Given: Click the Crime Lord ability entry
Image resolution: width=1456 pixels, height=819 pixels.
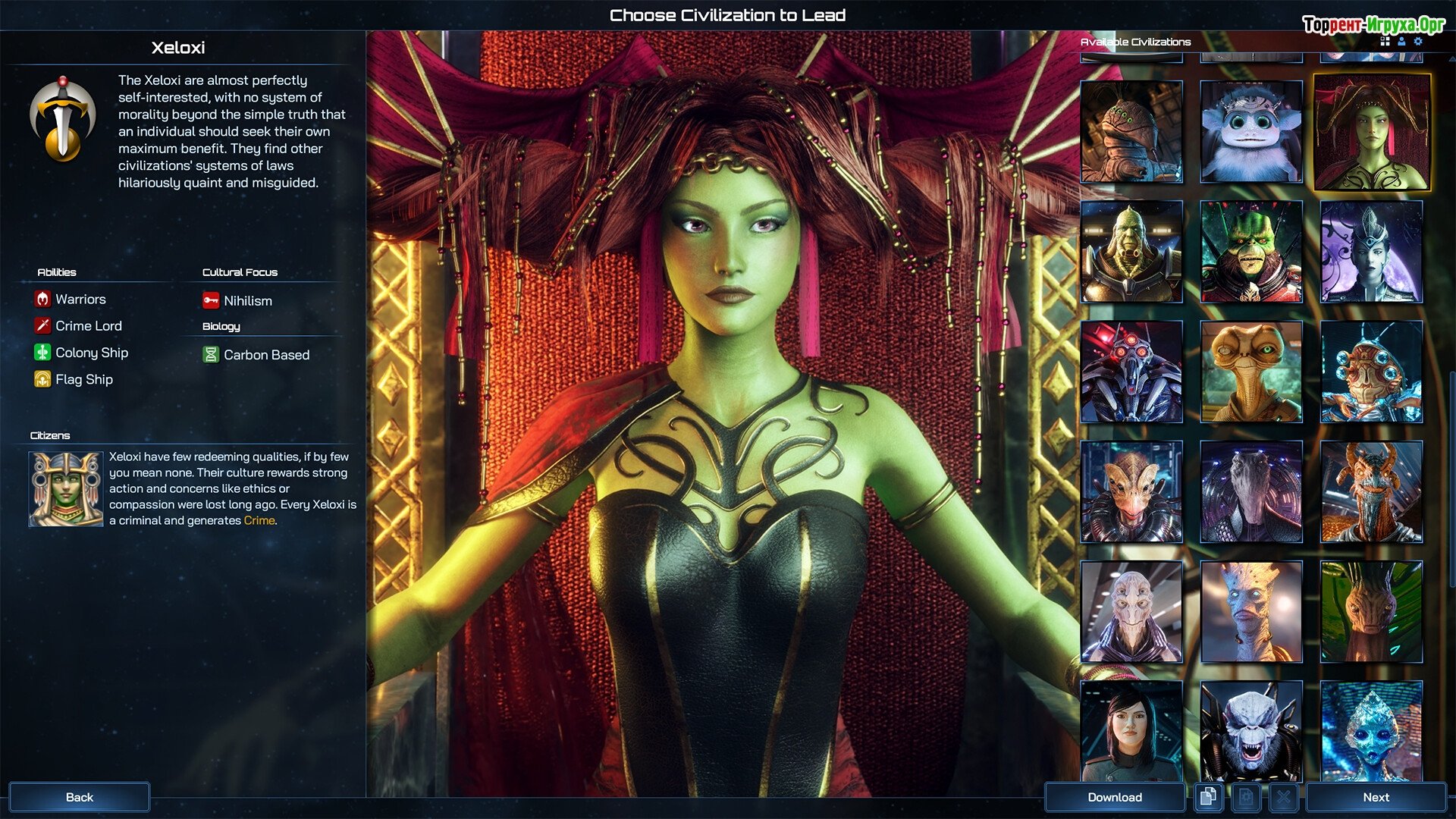Looking at the screenshot, I should [x=88, y=326].
